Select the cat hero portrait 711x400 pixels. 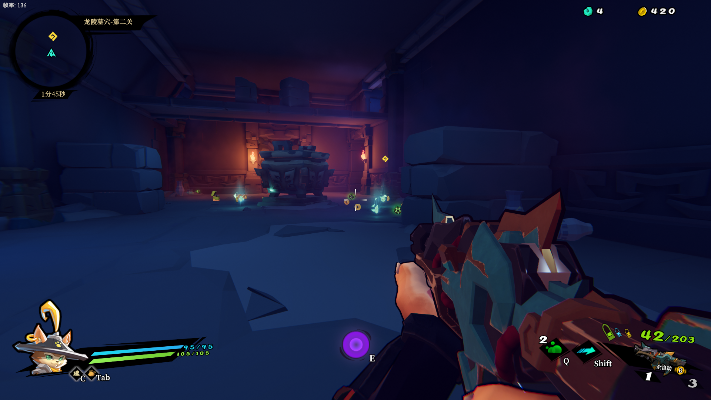click(x=45, y=339)
